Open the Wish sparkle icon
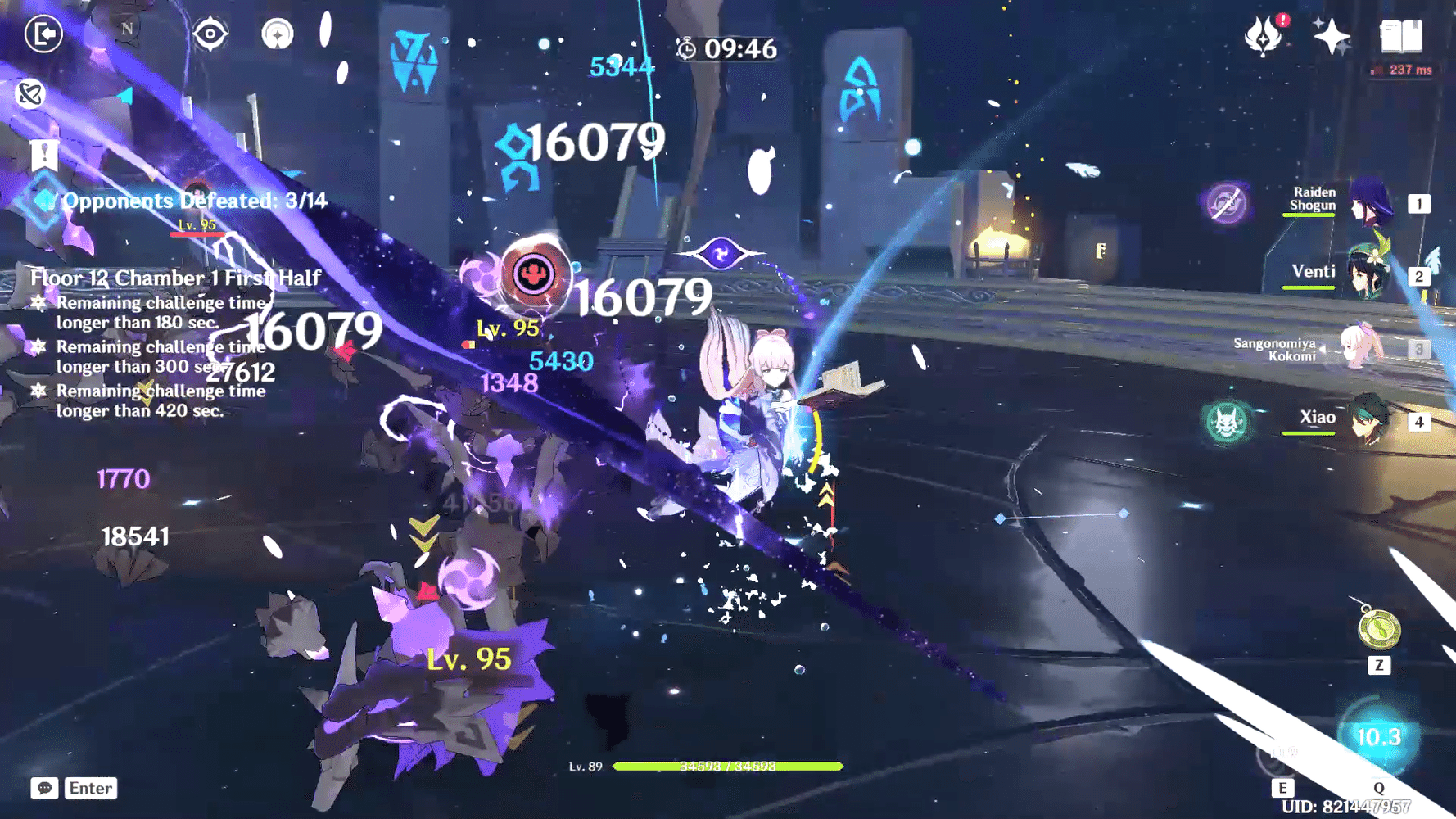This screenshot has width=1456, height=819. pos(1332,34)
